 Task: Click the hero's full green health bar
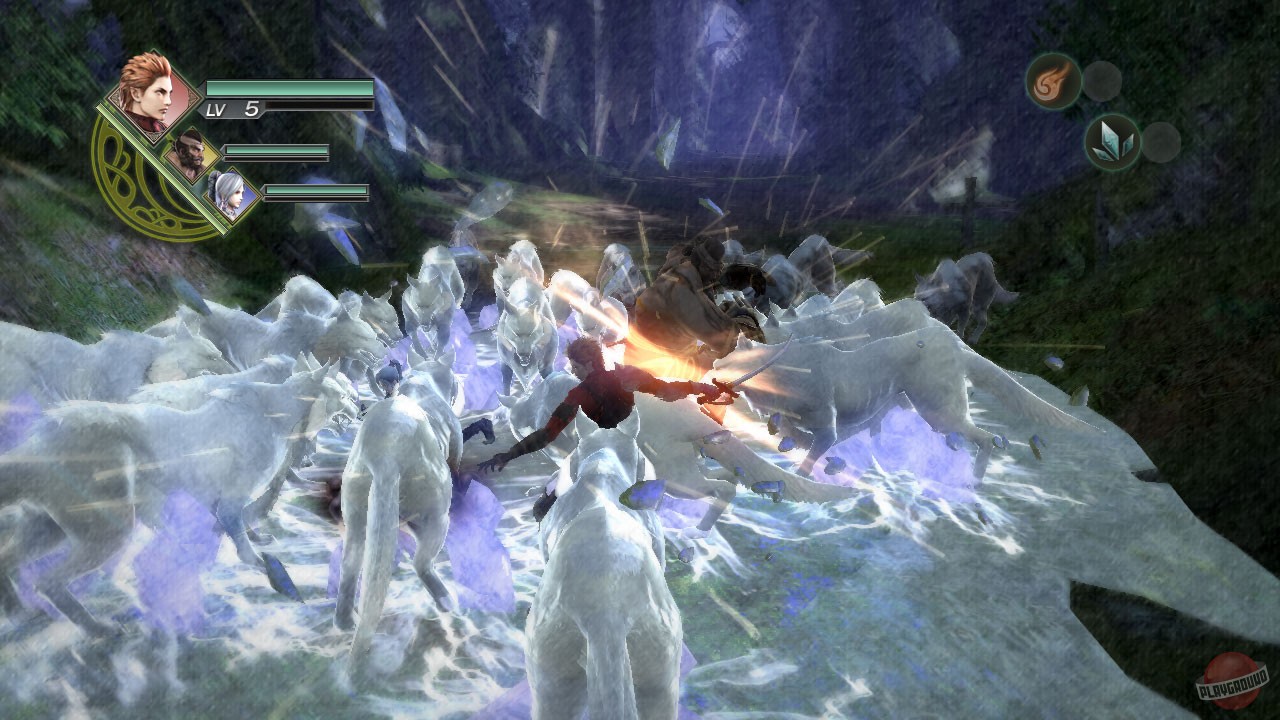[x=291, y=88]
